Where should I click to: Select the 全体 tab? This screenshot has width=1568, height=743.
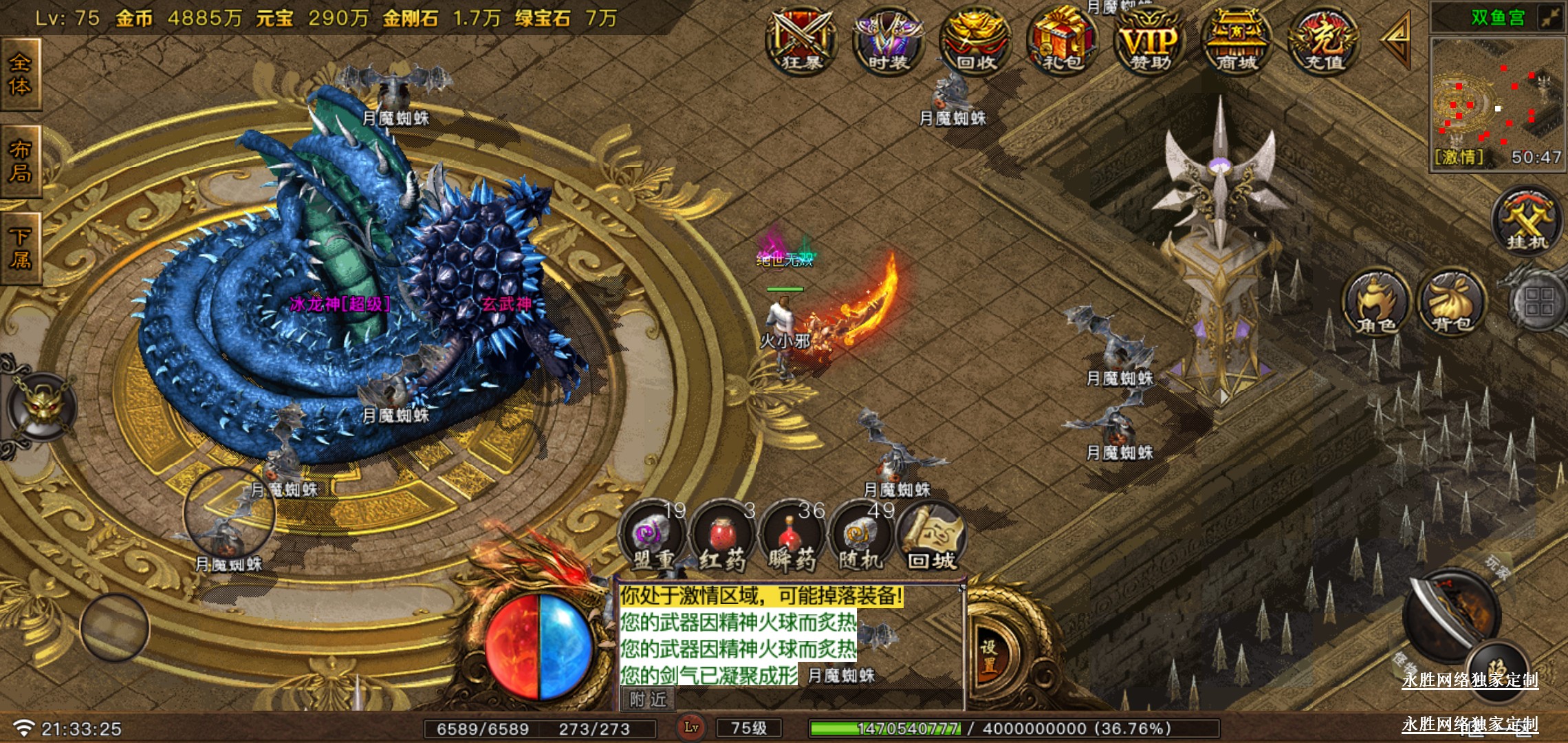pos(21,74)
